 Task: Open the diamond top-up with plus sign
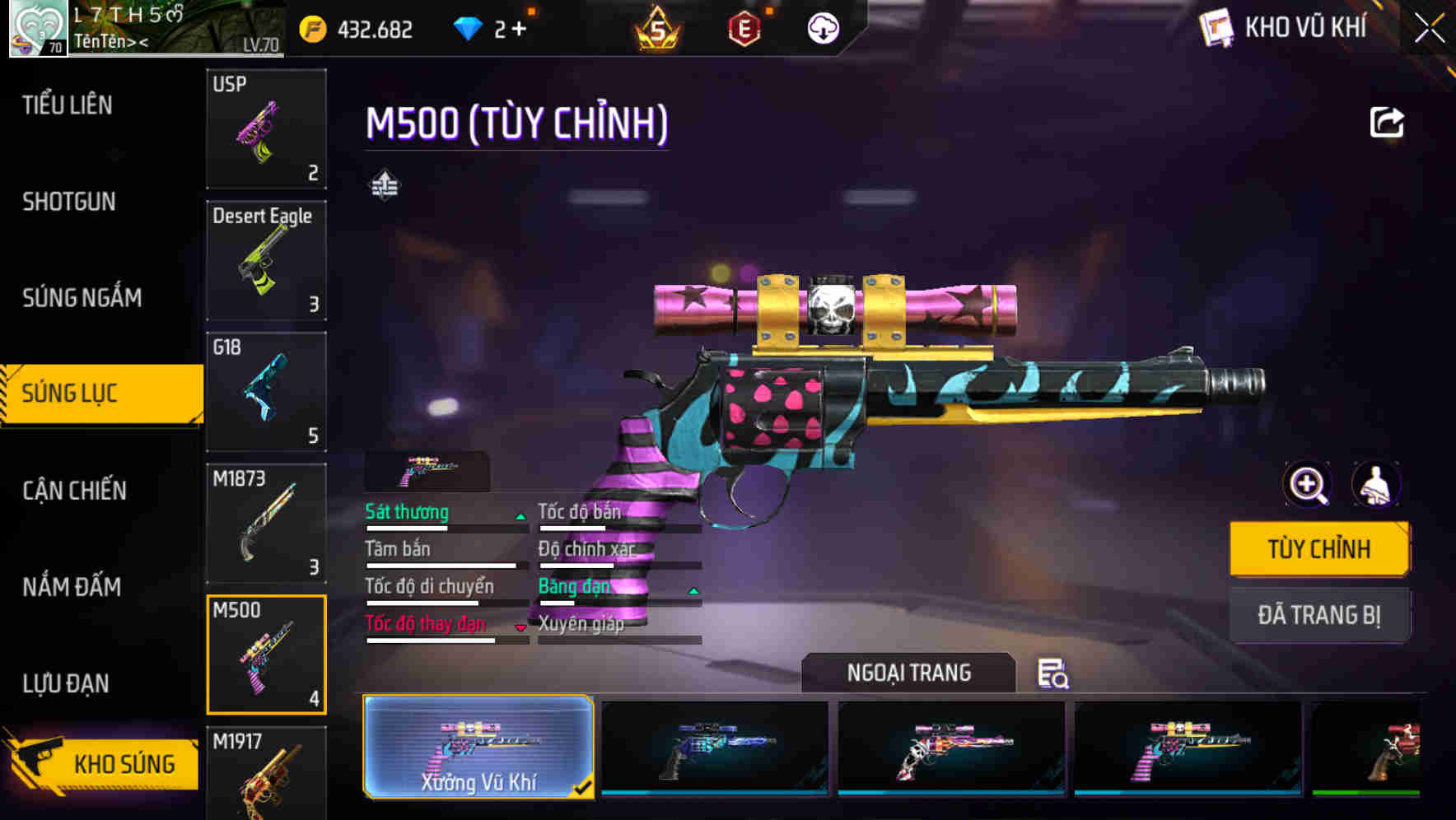tap(518, 28)
